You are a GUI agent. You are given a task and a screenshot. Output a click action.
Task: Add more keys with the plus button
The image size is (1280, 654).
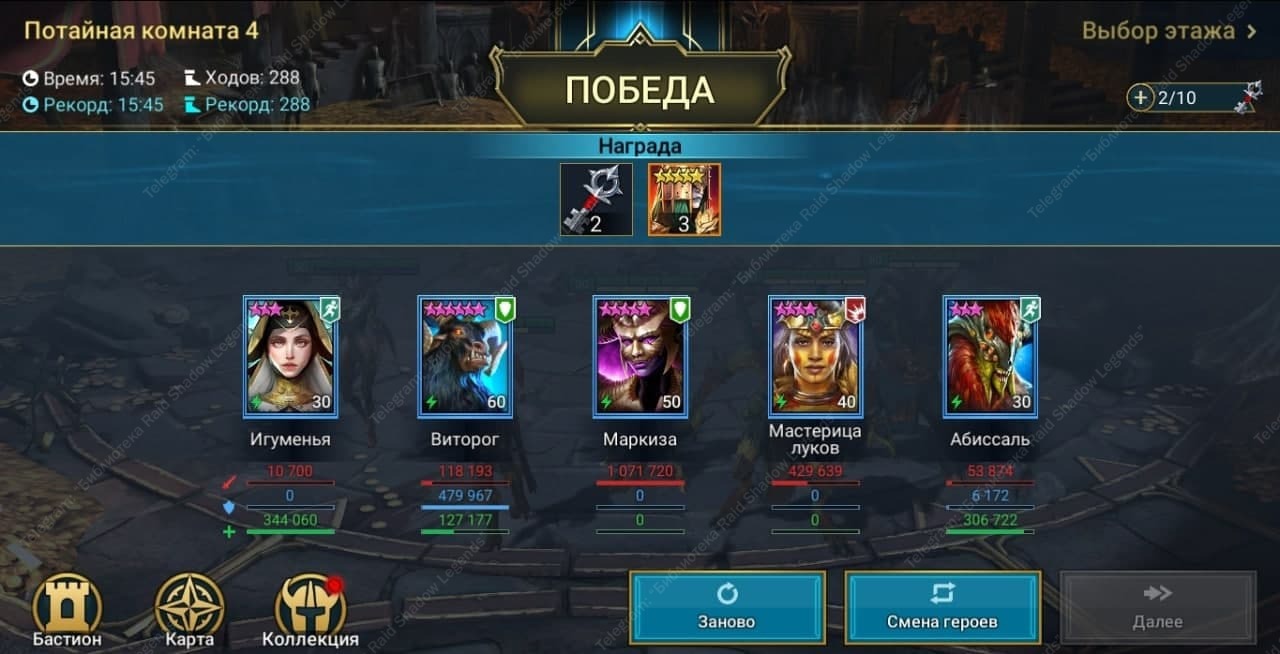(x=1140, y=98)
